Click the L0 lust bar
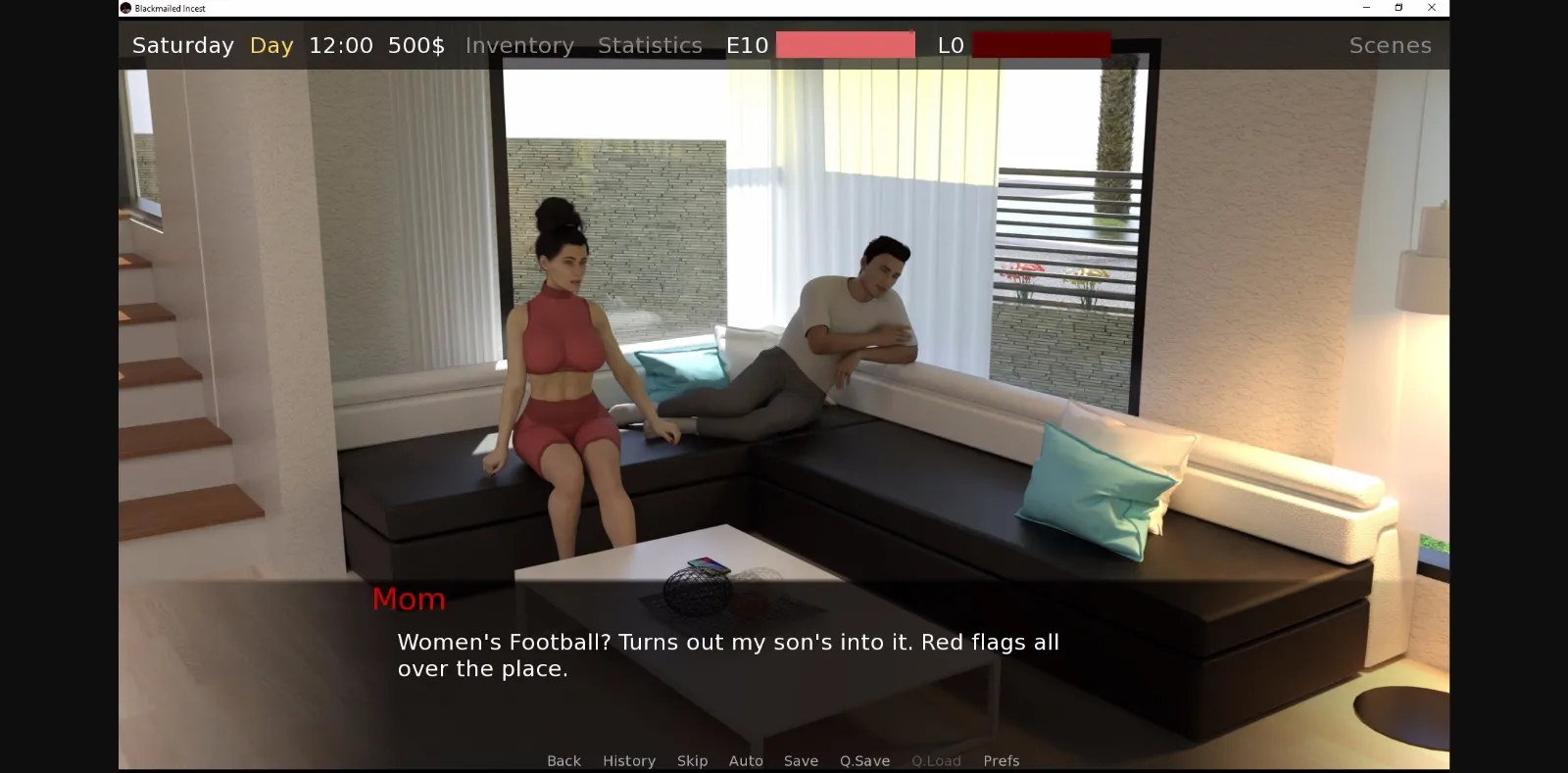Screen dimensions: 1568x773 [x=1041, y=44]
